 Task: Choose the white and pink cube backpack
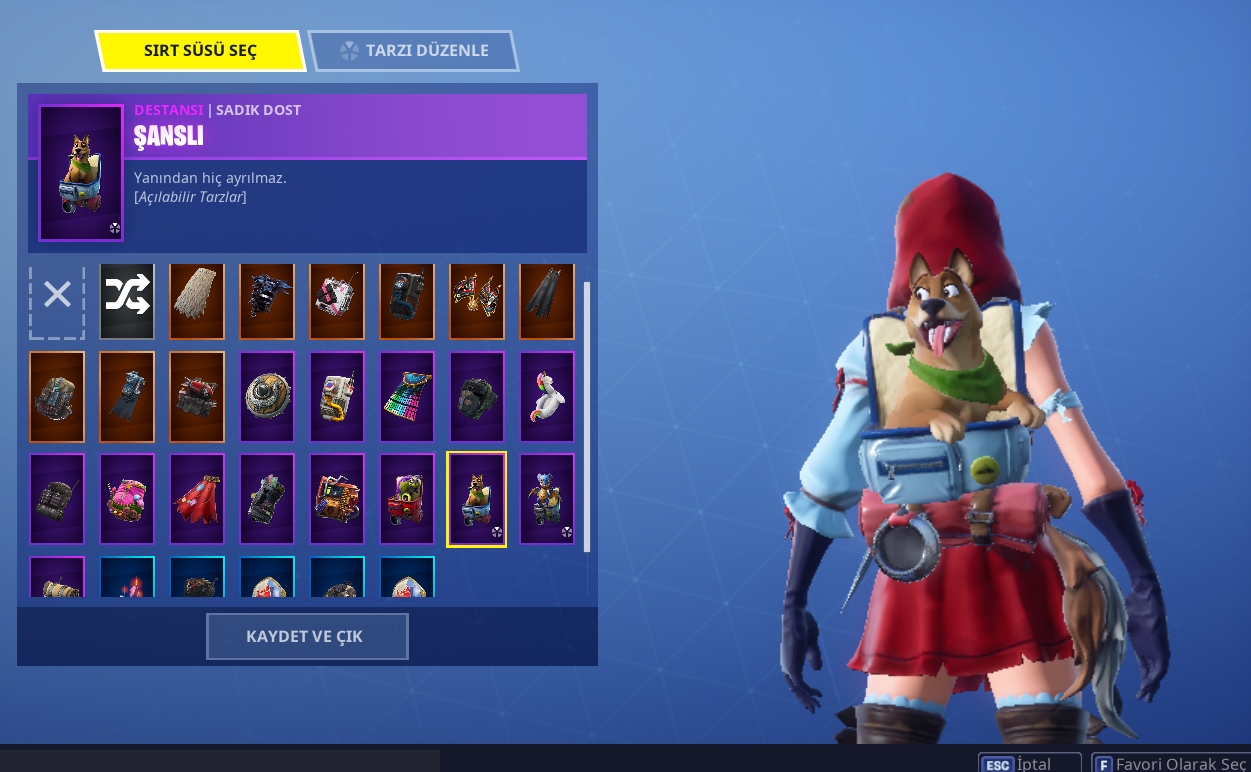(337, 302)
